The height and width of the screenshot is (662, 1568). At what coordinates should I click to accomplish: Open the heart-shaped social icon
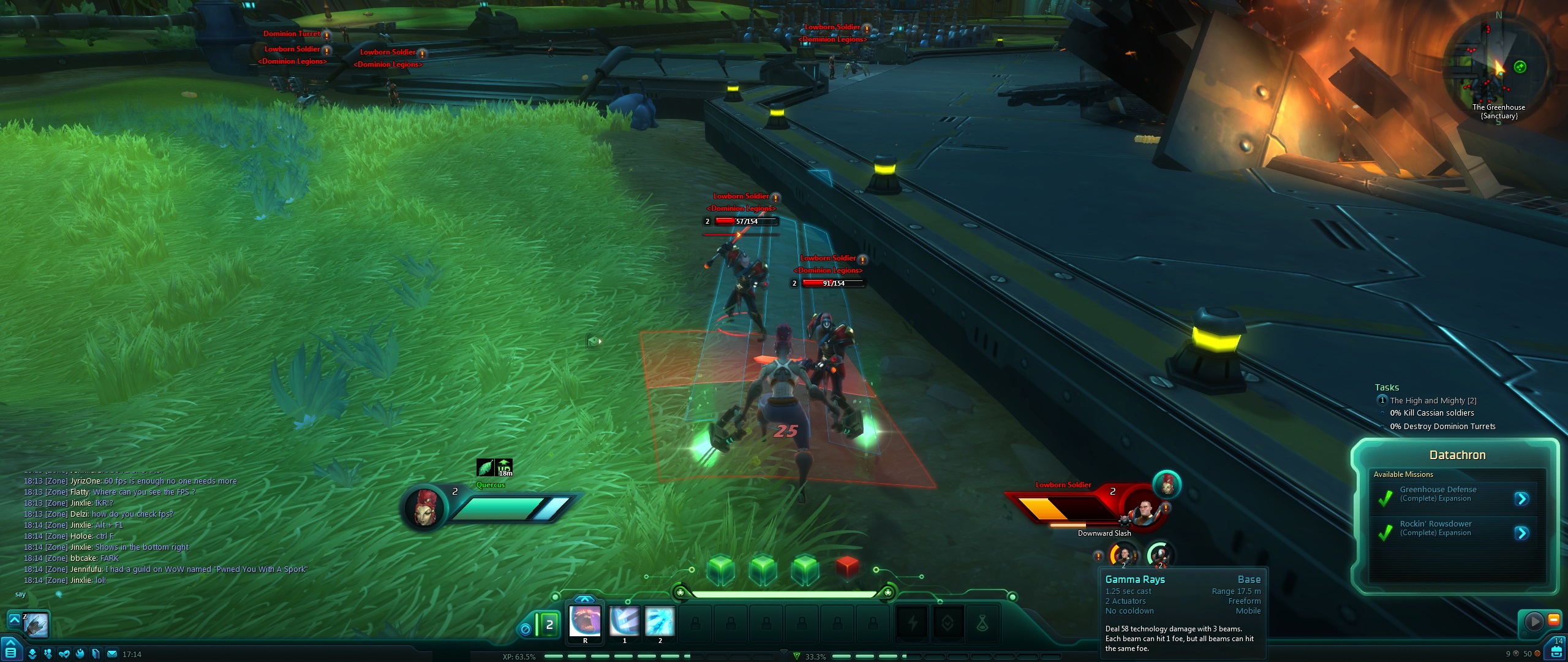click(x=64, y=654)
